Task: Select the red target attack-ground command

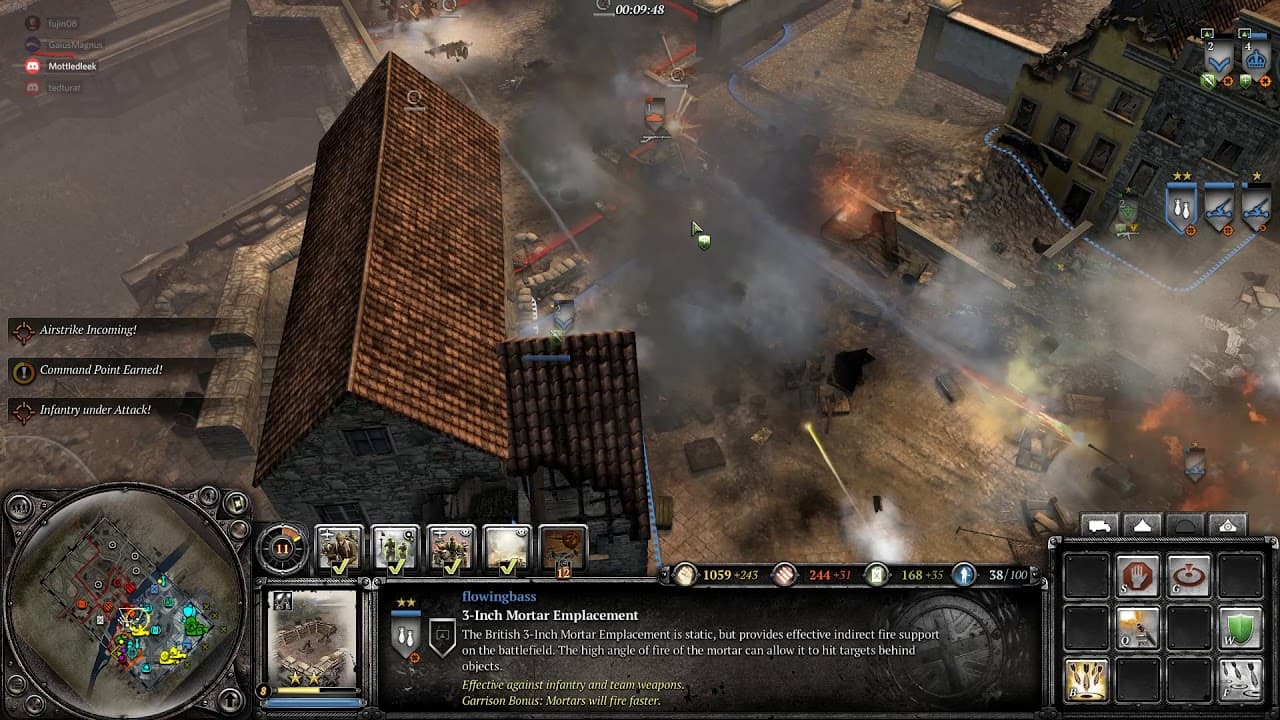Action: click(1188, 577)
